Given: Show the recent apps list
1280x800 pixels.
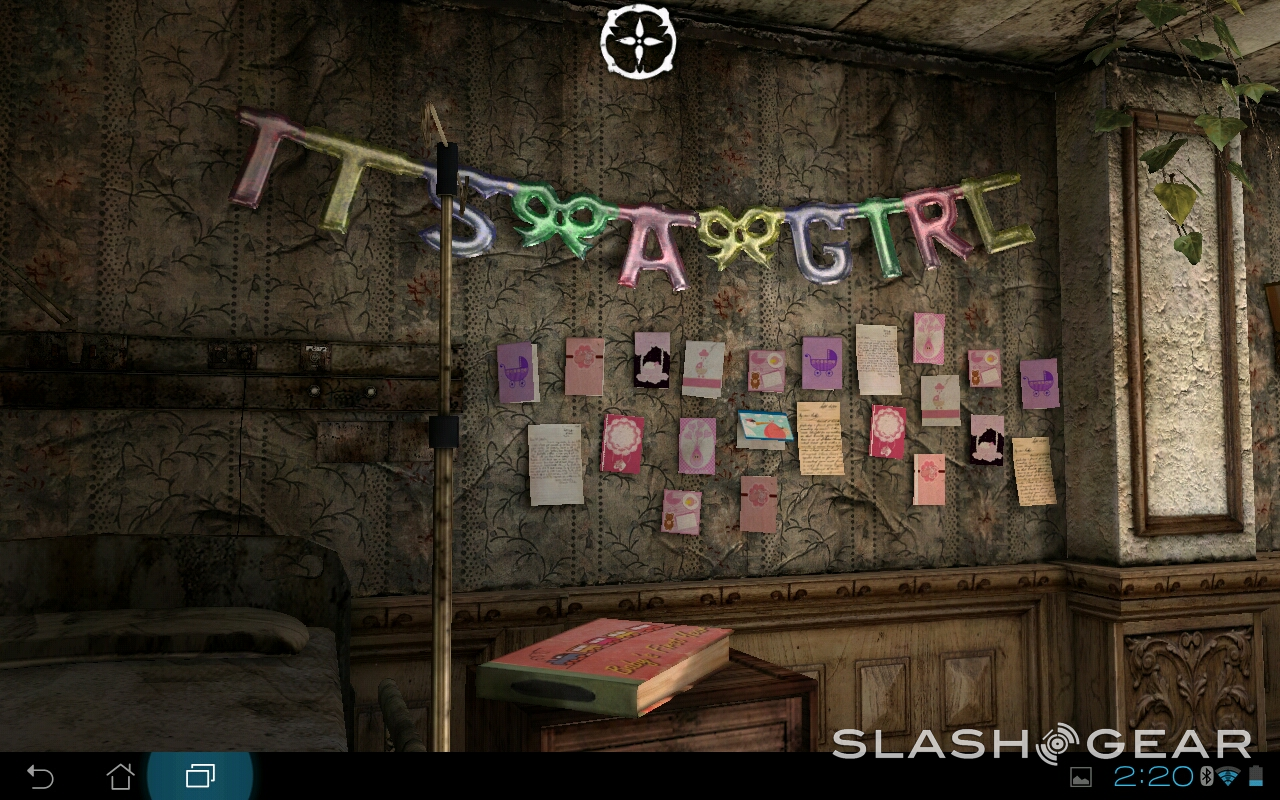Looking at the screenshot, I should [x=200, y=776].
